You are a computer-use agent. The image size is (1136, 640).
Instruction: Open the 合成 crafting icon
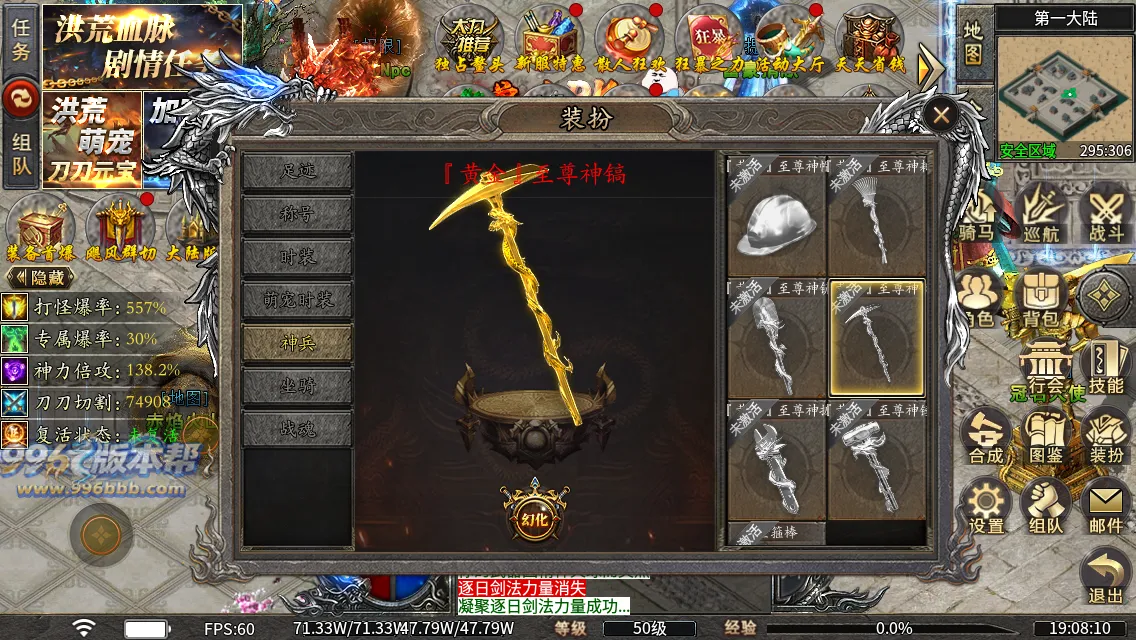[x=986, y=437]
